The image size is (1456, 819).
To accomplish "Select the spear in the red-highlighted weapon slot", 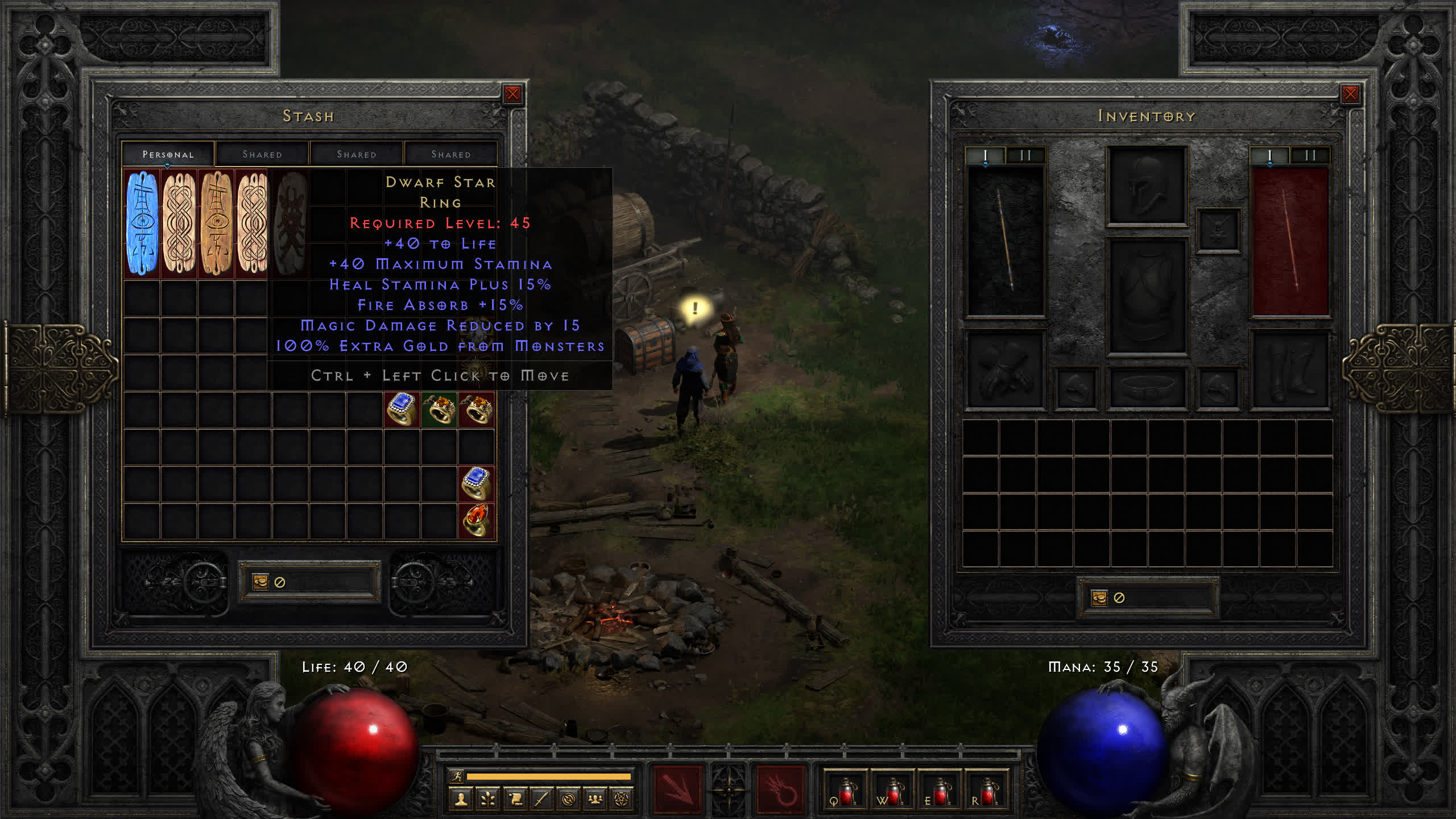I will pos(1290,241).
